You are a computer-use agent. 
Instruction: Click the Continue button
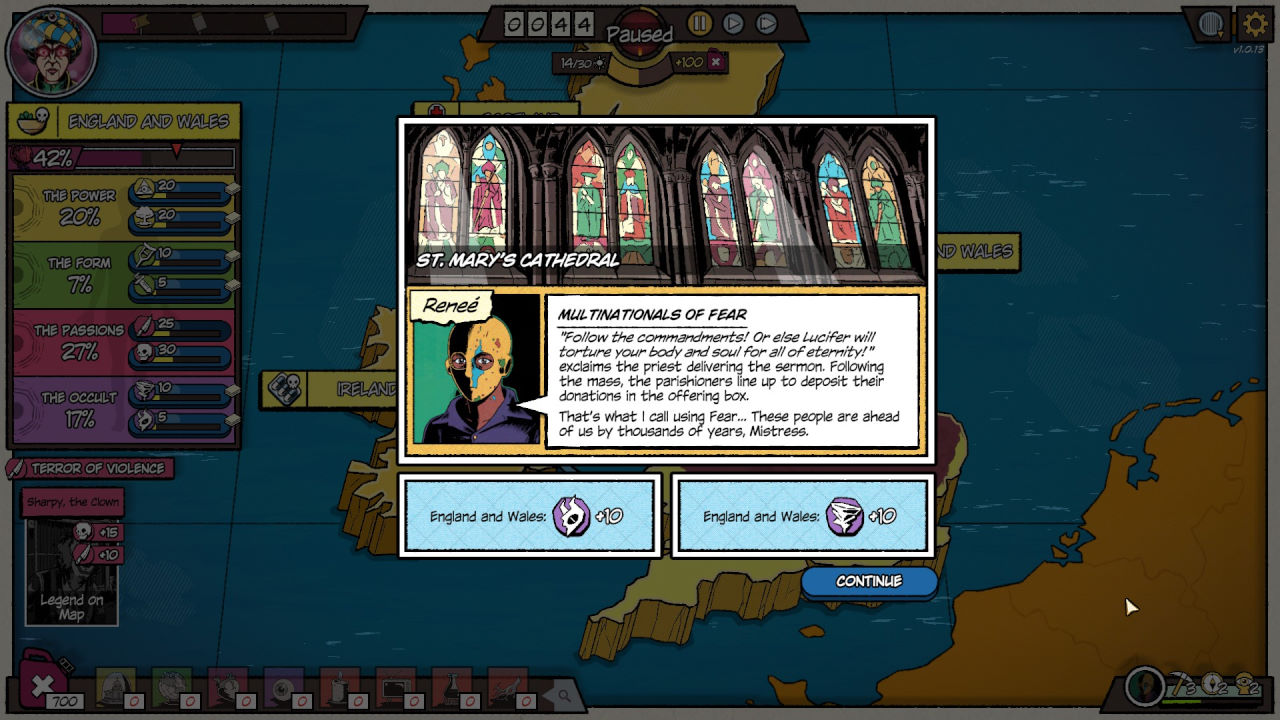click(868, 581)
